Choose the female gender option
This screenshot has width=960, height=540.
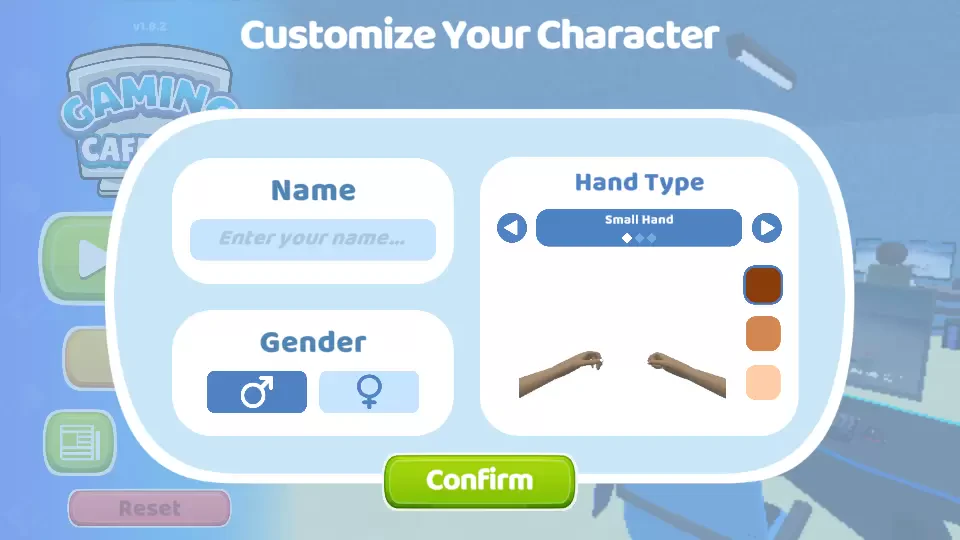369,392
